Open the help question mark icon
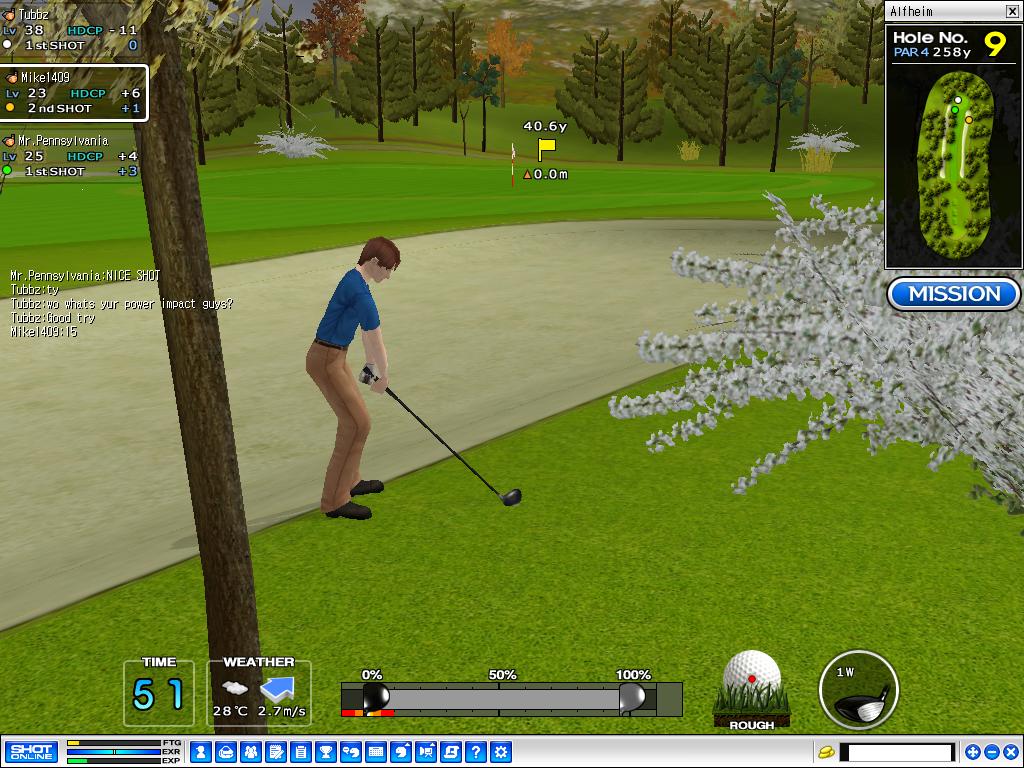This screenshot has width=1024, height=768. tap(477, 752)
